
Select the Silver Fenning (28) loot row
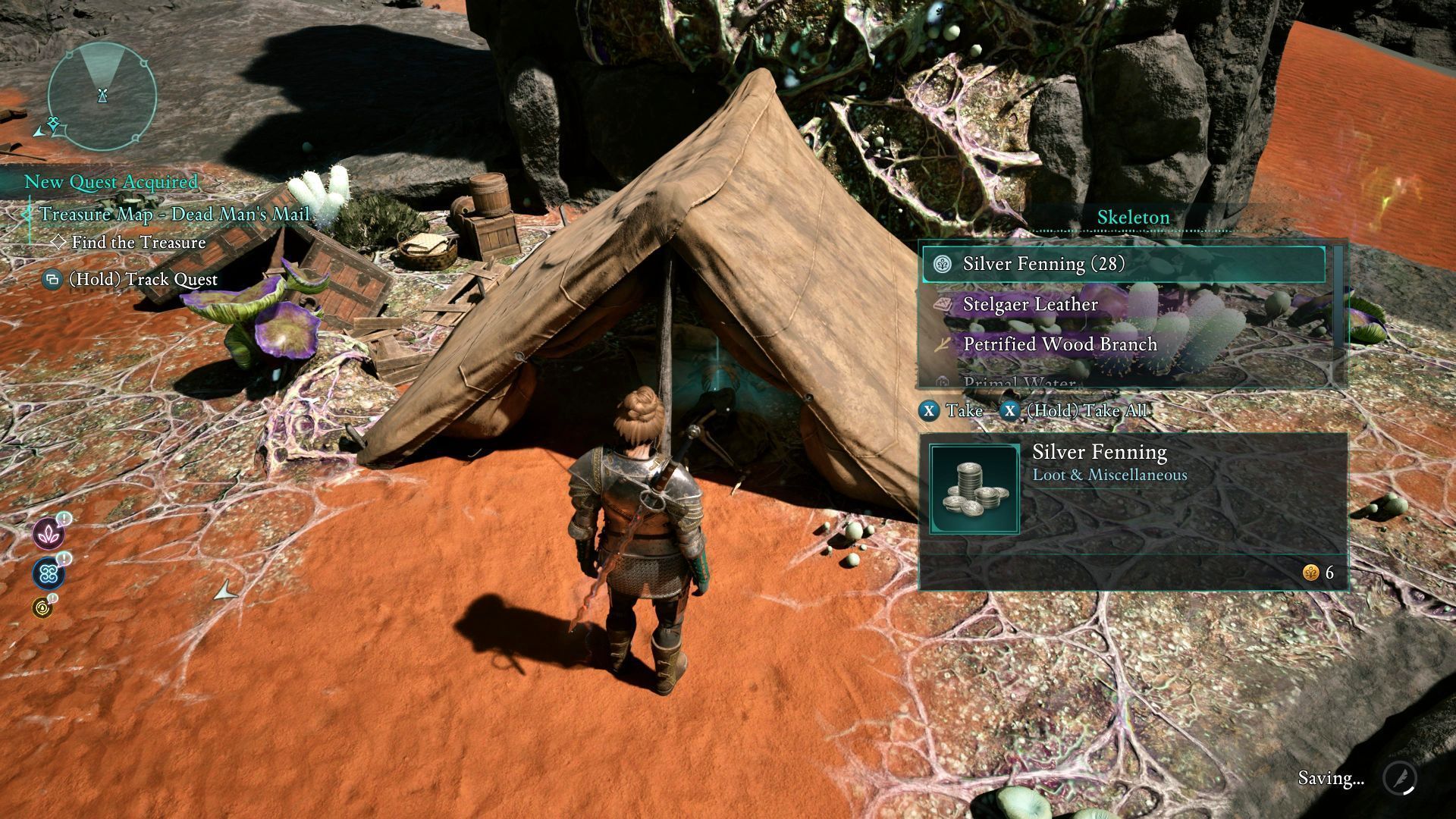tap(1122, 264)
